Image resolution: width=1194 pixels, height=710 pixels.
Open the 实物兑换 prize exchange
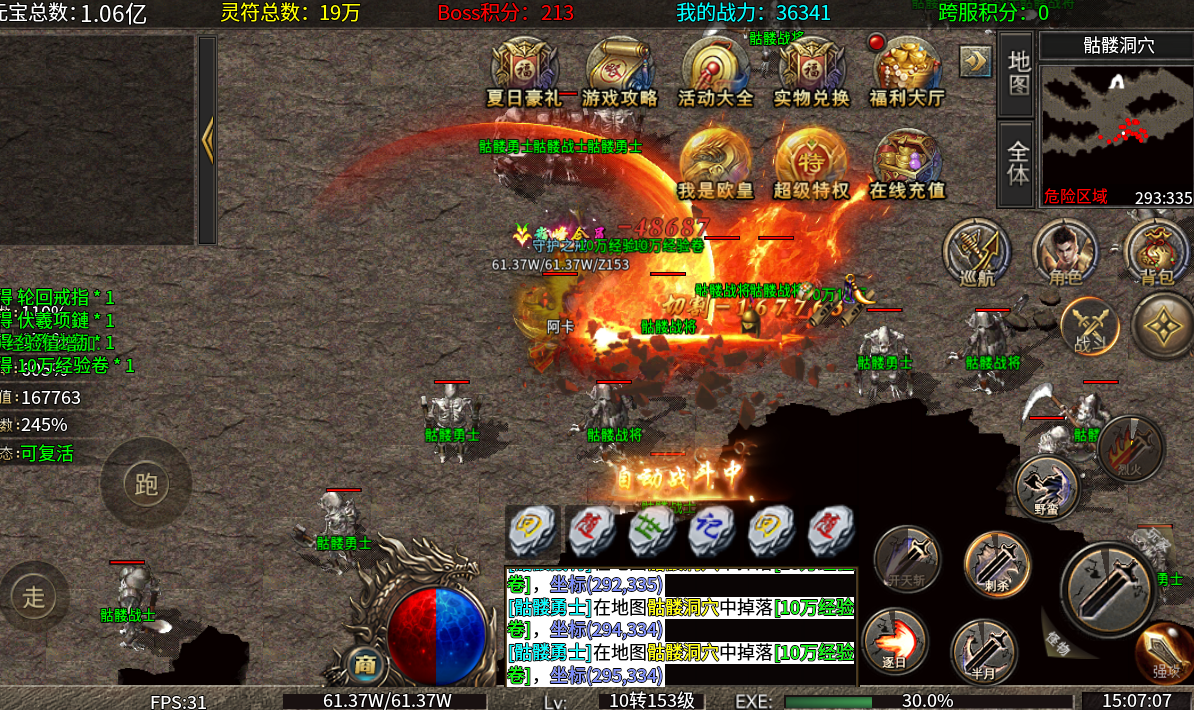click(811, 70)
